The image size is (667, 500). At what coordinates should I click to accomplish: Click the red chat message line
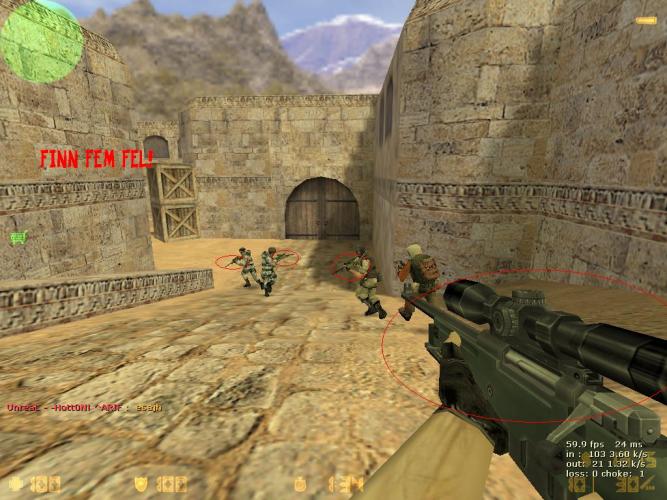[x=84, y=407]
